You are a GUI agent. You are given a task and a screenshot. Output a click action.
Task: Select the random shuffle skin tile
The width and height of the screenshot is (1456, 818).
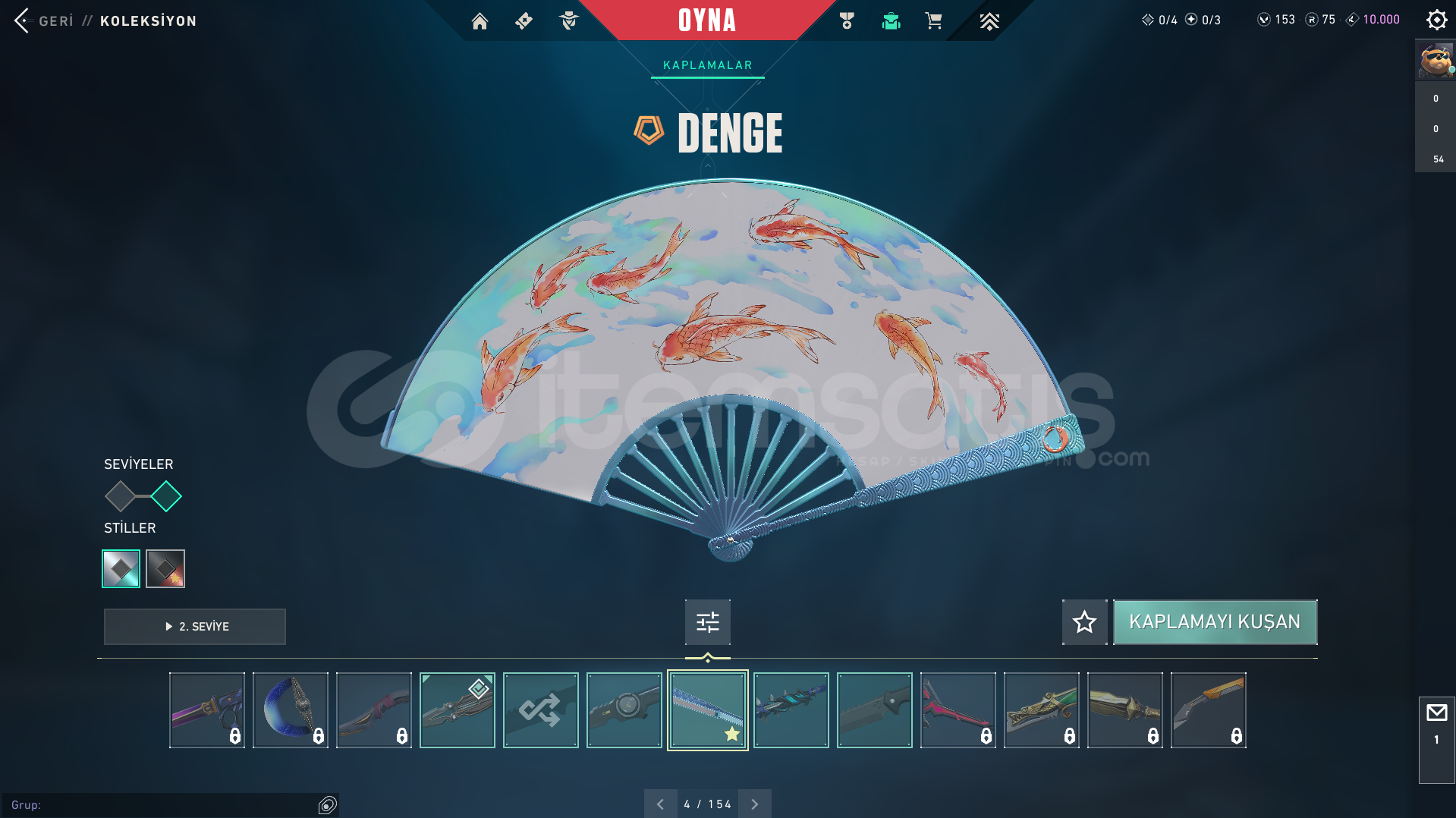point(540,710)
